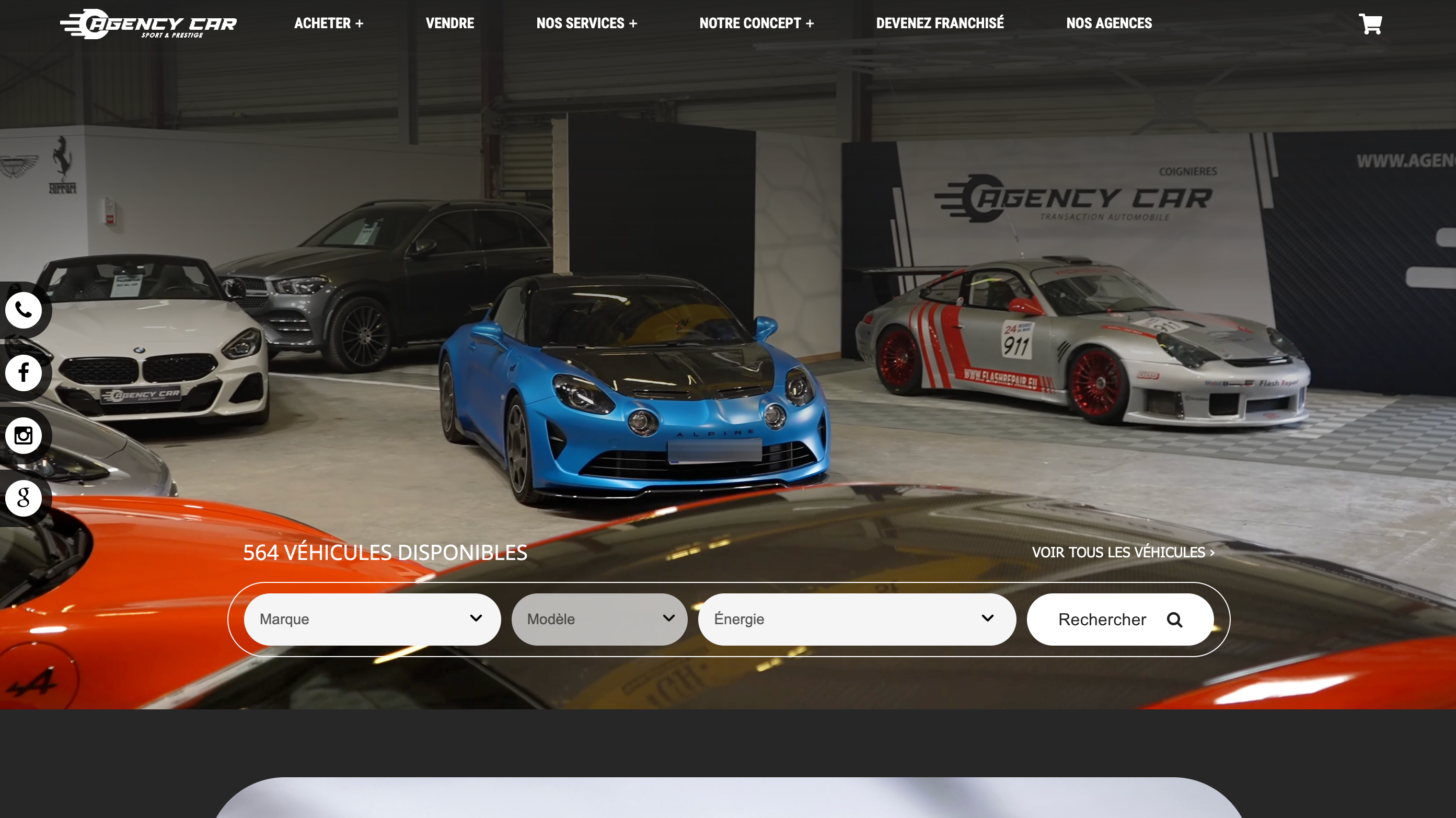This screenshot has width=1456, height=818.
Task: Open the Modèle selector
Action: (599, 619)
